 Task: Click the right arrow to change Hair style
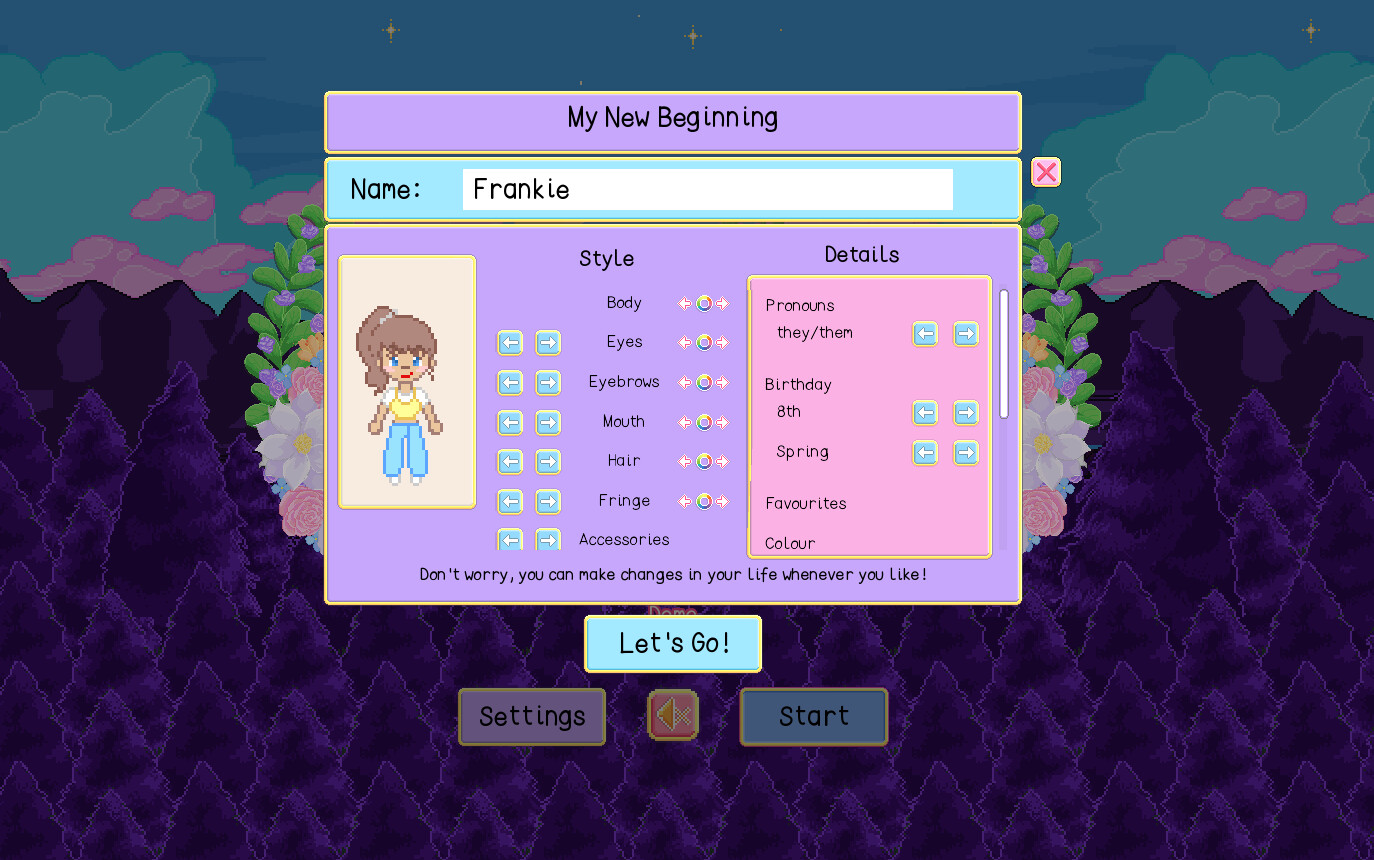tap(548, 462)
